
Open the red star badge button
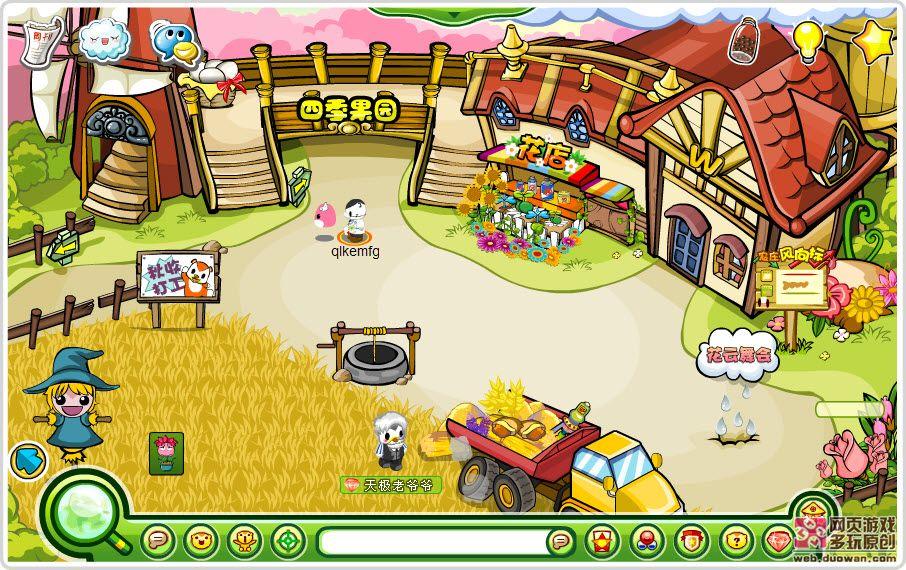click(600, 541)
